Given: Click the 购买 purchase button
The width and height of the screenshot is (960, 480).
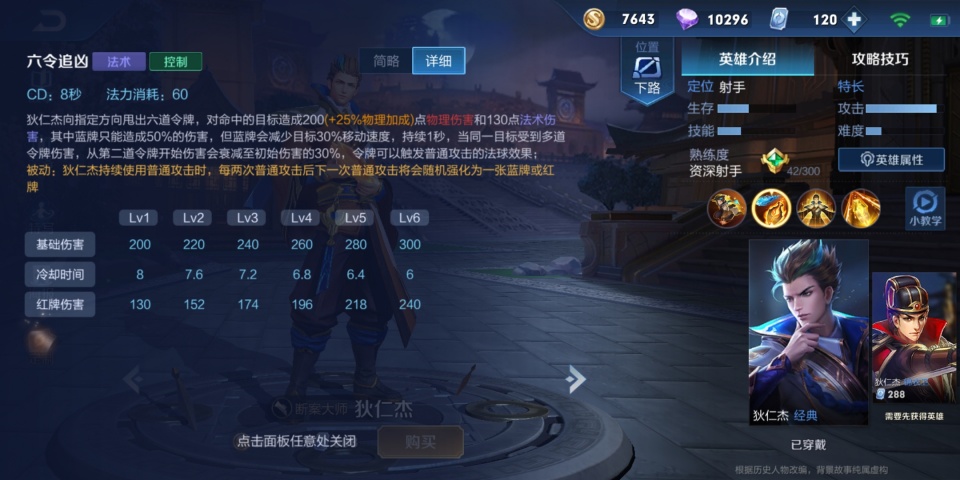Looking at the screenshot, I should (420, 441).
